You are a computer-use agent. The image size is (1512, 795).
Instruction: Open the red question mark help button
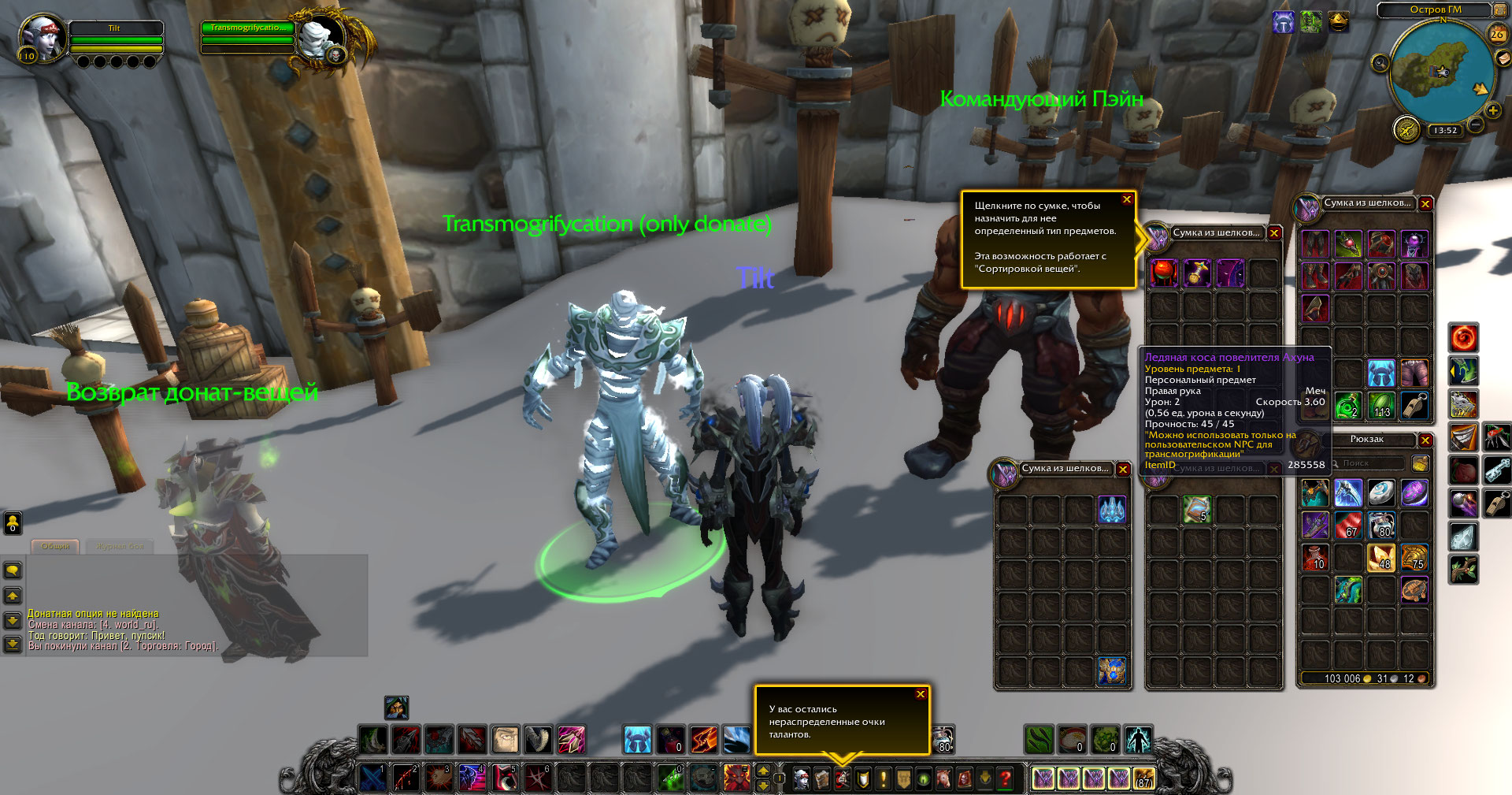(x=1006, y=779)
